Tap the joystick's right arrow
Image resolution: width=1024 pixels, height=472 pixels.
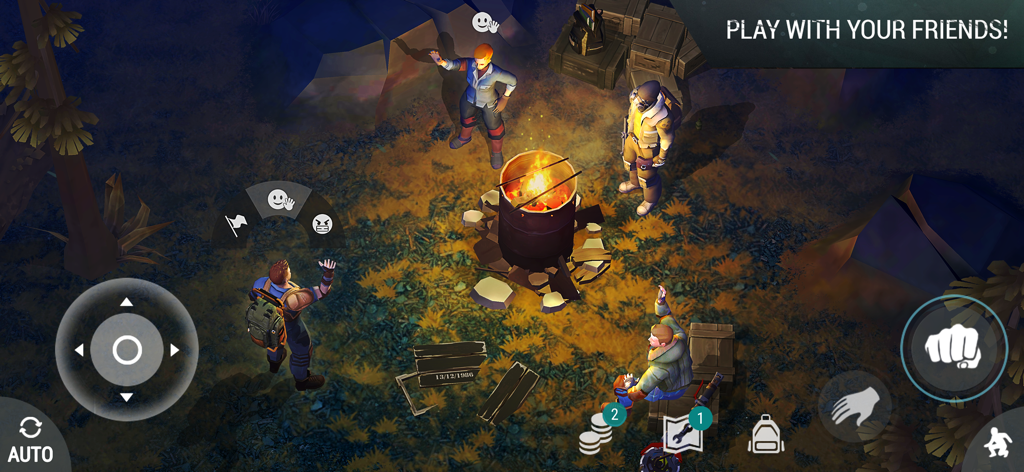click(175, 350)
